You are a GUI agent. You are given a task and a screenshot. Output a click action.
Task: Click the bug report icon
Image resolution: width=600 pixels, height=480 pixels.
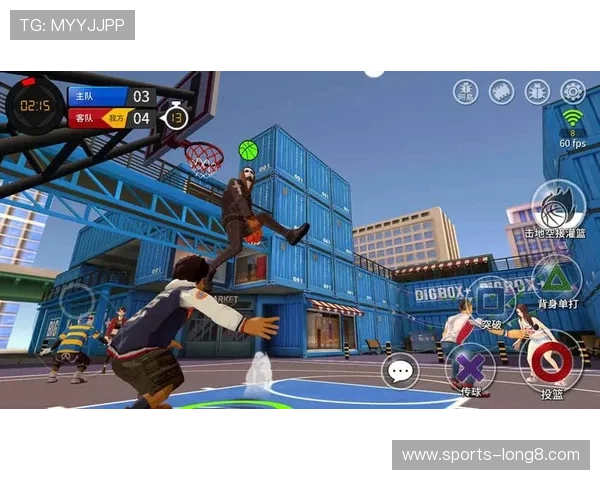(x=537, y=91)
